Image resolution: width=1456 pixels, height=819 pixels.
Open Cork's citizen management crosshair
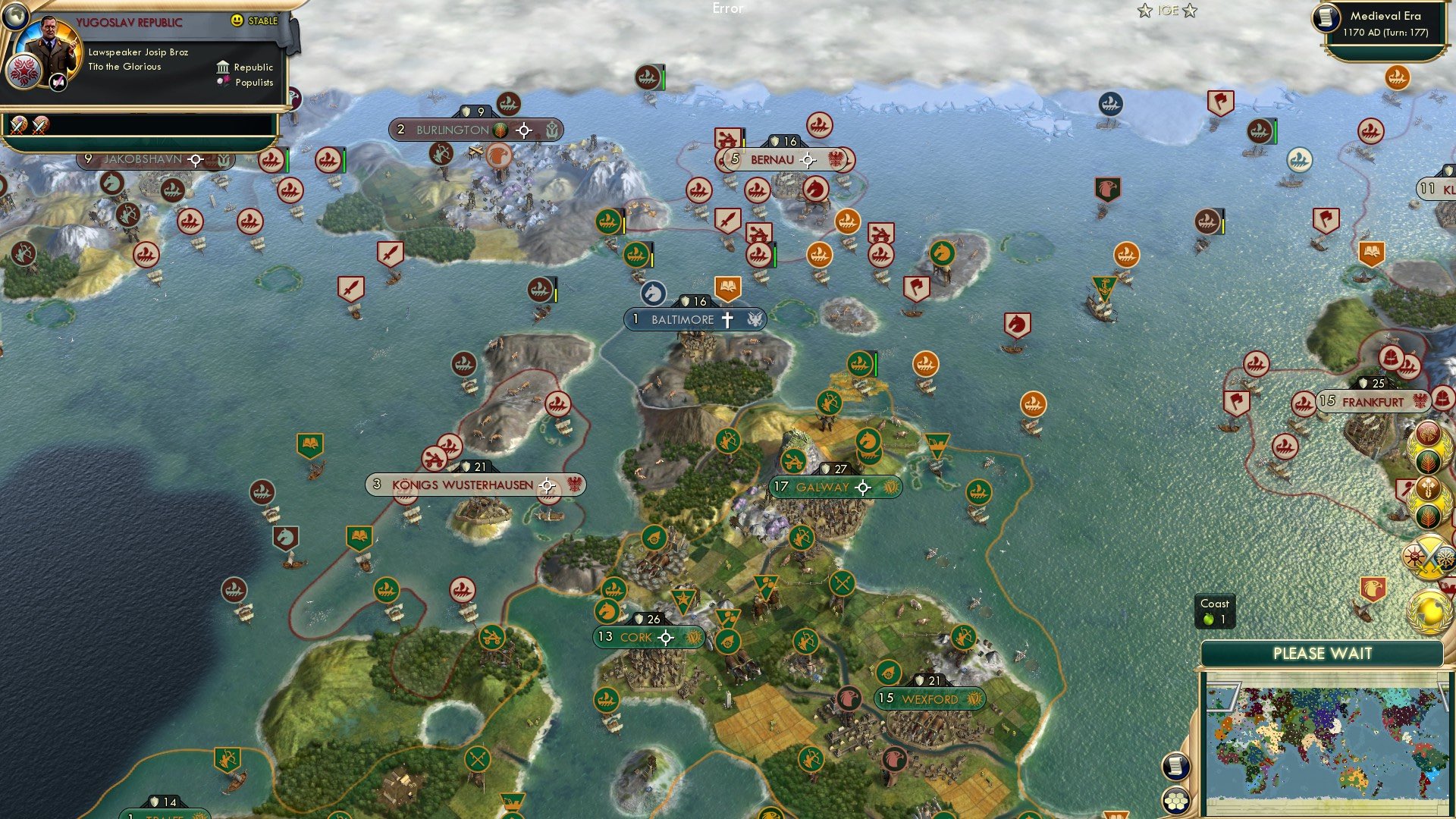[665, 637]
